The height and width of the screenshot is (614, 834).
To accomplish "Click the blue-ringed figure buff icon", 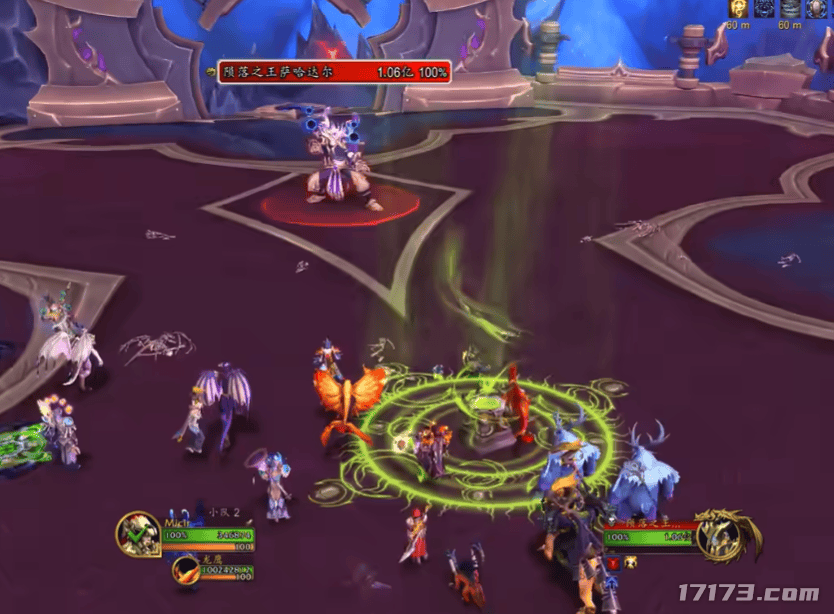I will click(817, 9).
